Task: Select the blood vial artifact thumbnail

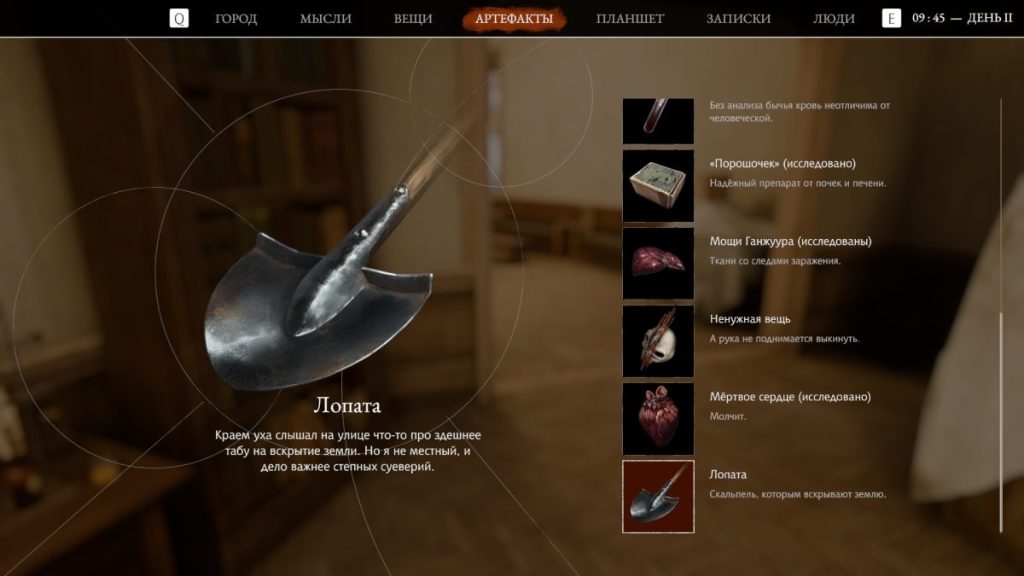Action: pyautogui.click(x=658, y=120)
